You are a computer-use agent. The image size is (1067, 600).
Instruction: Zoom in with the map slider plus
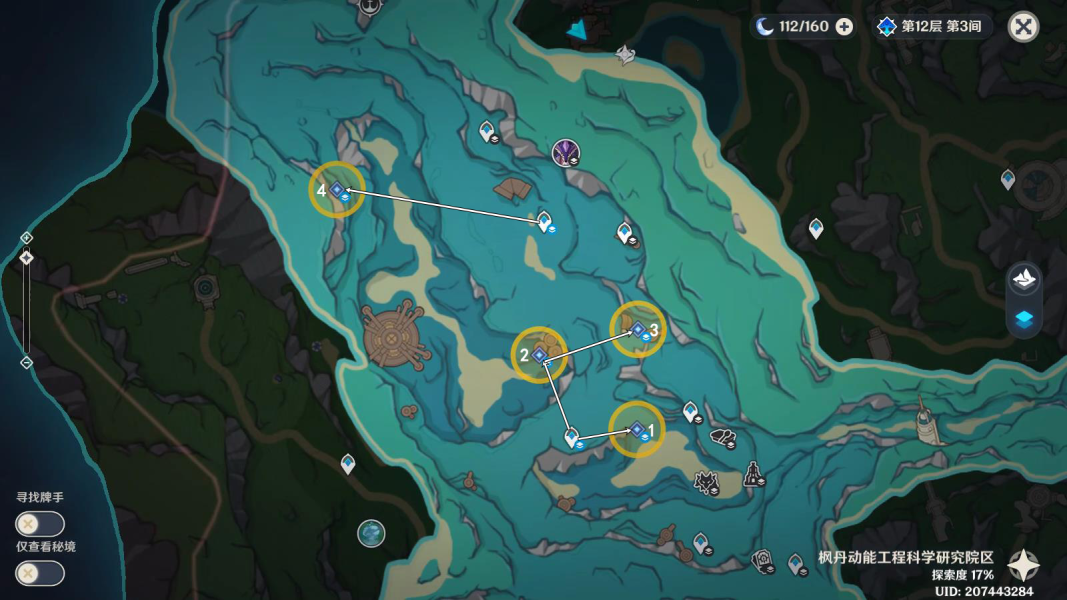27,238
